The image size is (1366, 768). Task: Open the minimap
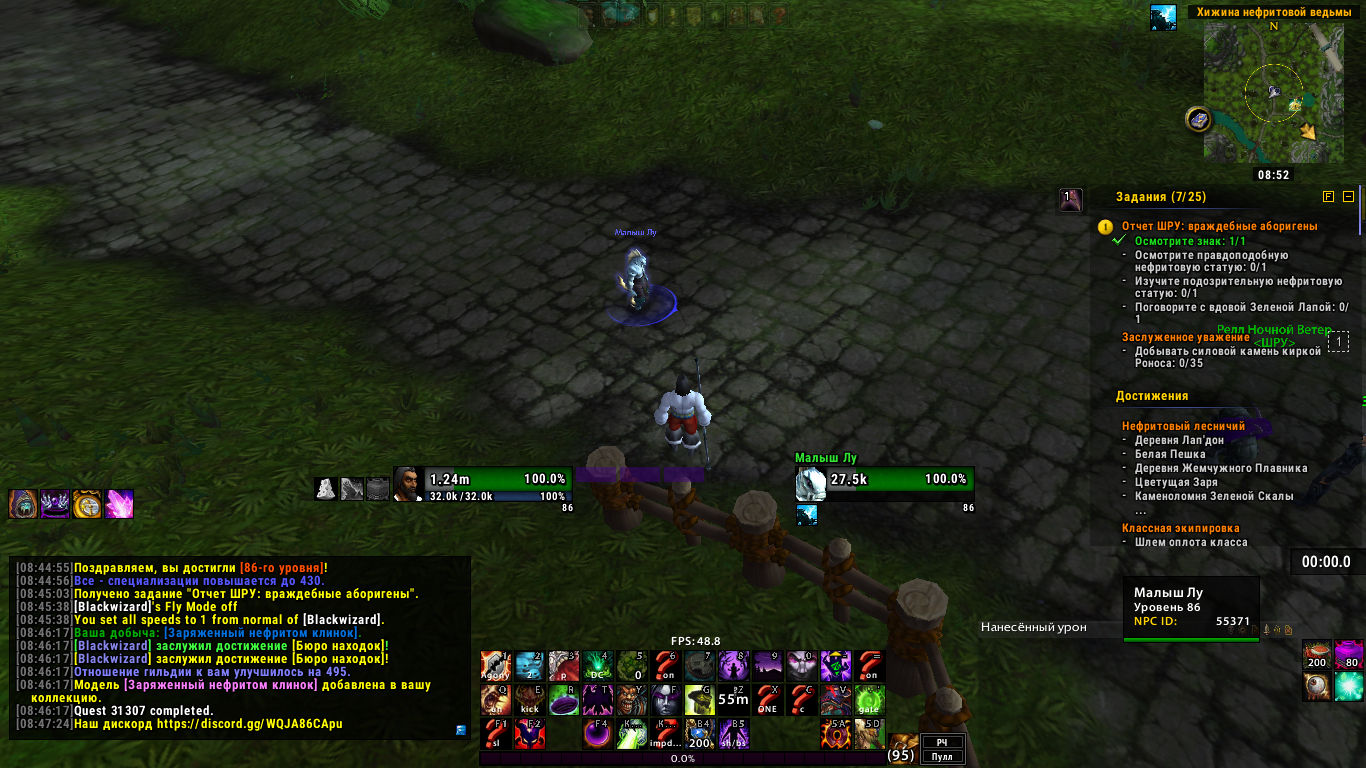point(1273,92)
